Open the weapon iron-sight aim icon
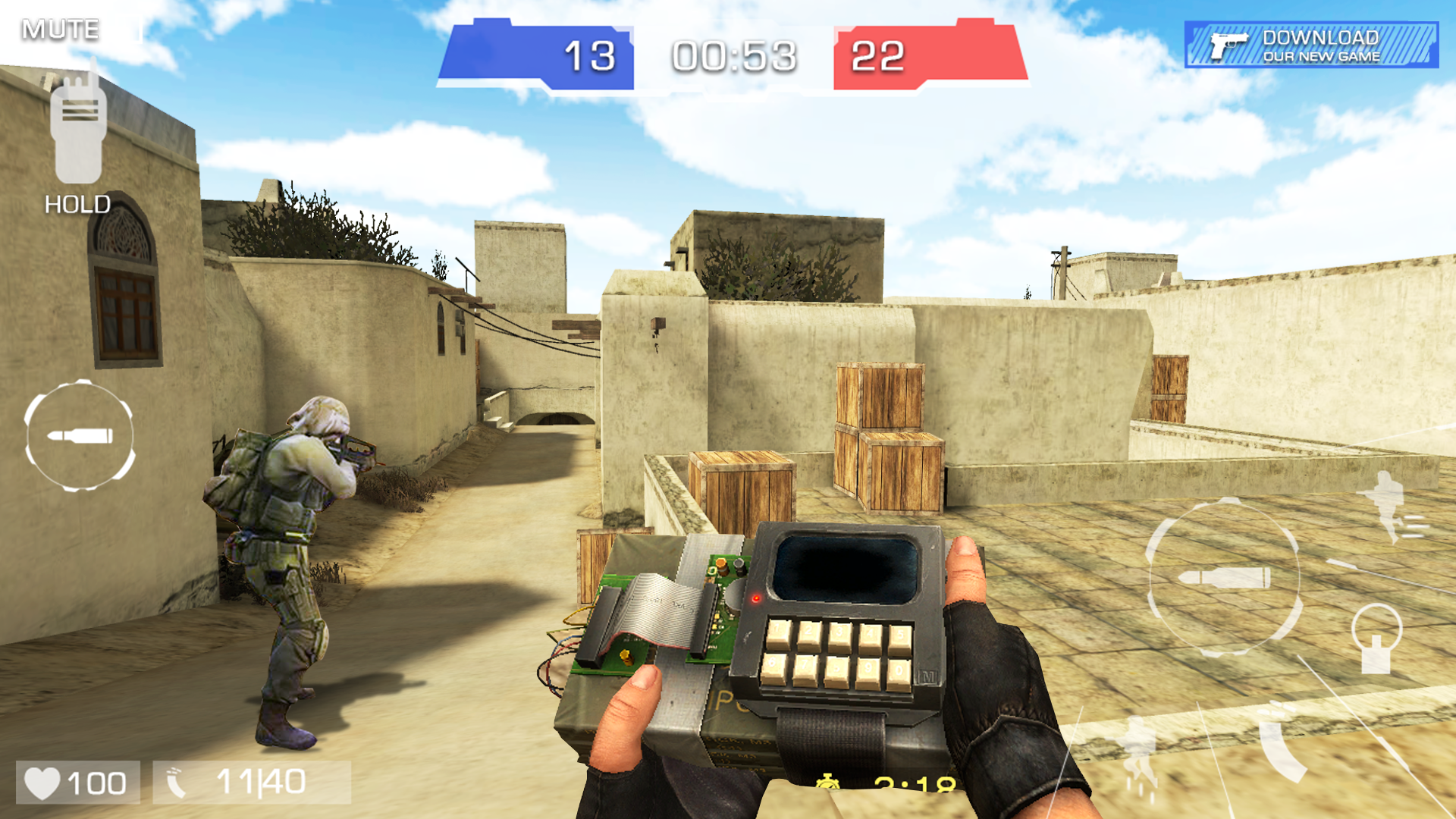1456x819 pixels. coord(1377,639)
